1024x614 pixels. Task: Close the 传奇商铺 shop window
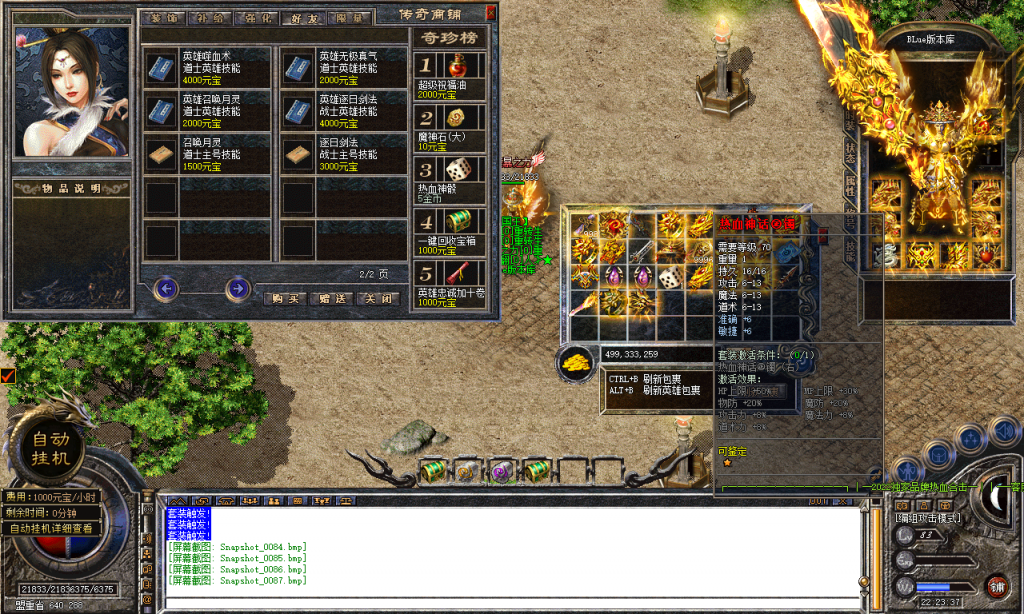490,13
